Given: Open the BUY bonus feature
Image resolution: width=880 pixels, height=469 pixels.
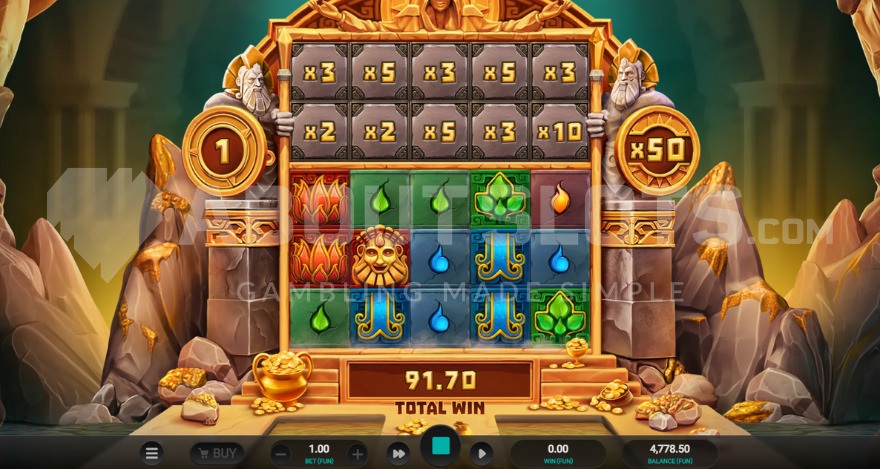Looking at the screenshot, I should pos(217,453).
